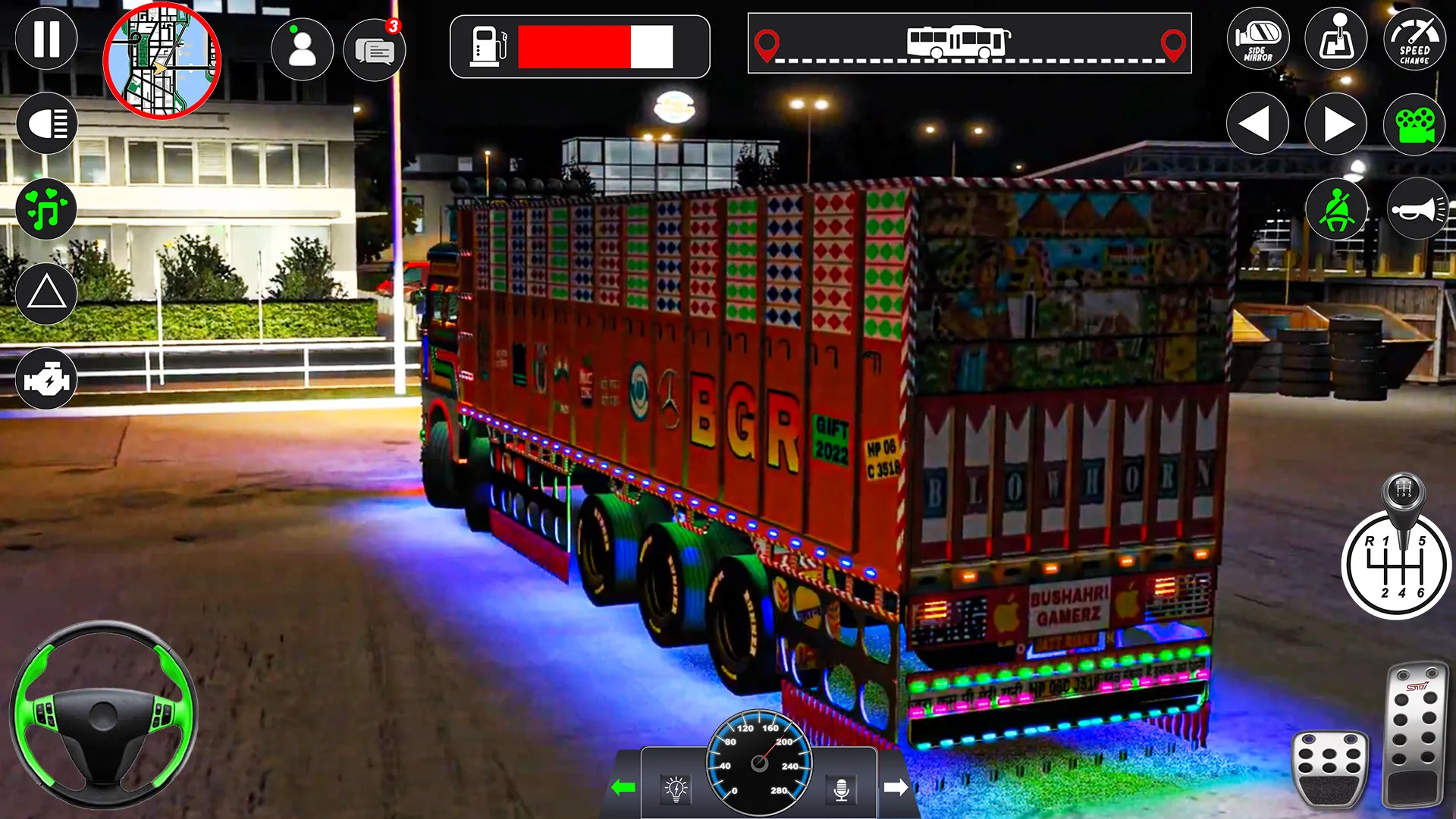The width and height of the screenshot is (1456, 819).
Task: Switch to the movie camera view
Action: coord(1417,124)
